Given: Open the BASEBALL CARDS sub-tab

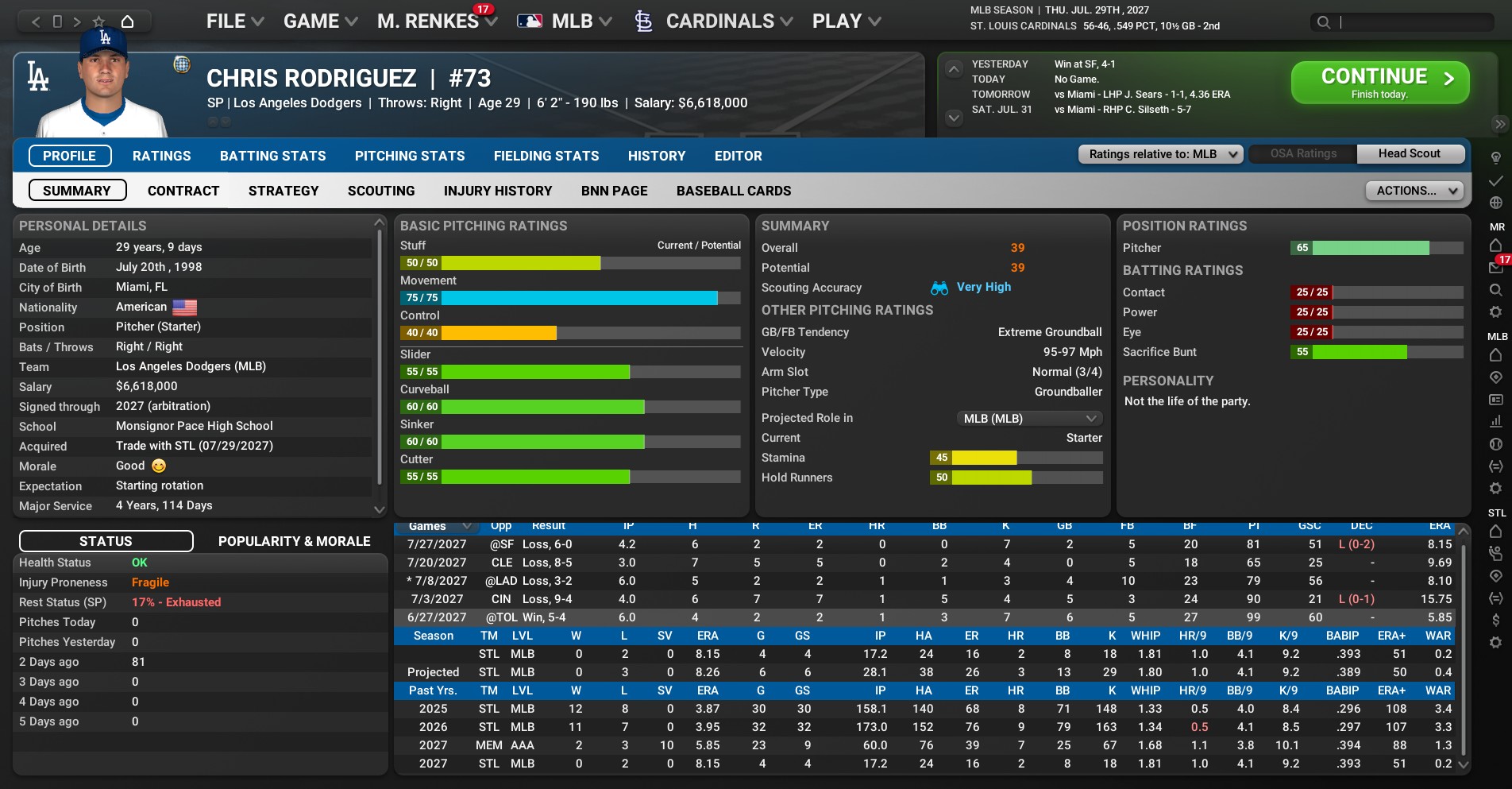Looking at the screenshot, I should (x=733, y=191).
